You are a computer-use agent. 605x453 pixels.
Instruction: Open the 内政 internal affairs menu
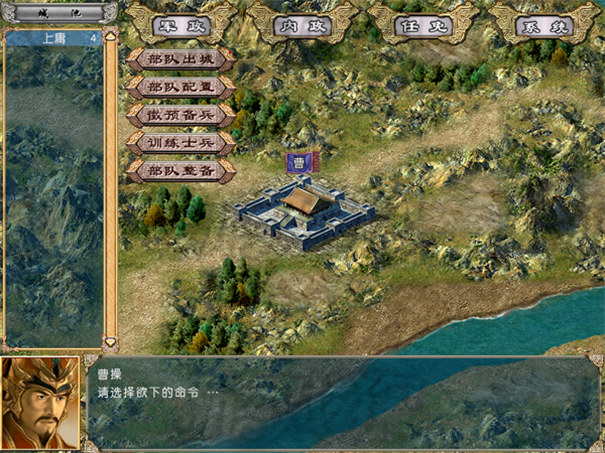pos(302,24)
